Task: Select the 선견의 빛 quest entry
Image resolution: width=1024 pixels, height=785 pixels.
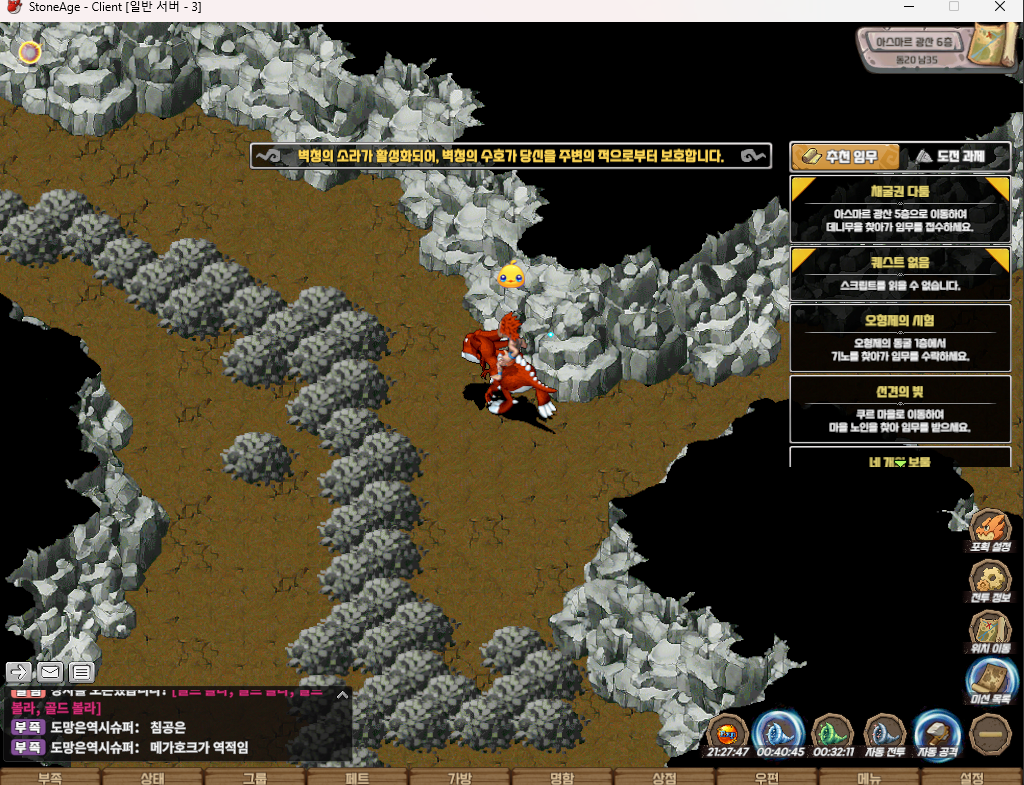Action: [x=900, y=408]
